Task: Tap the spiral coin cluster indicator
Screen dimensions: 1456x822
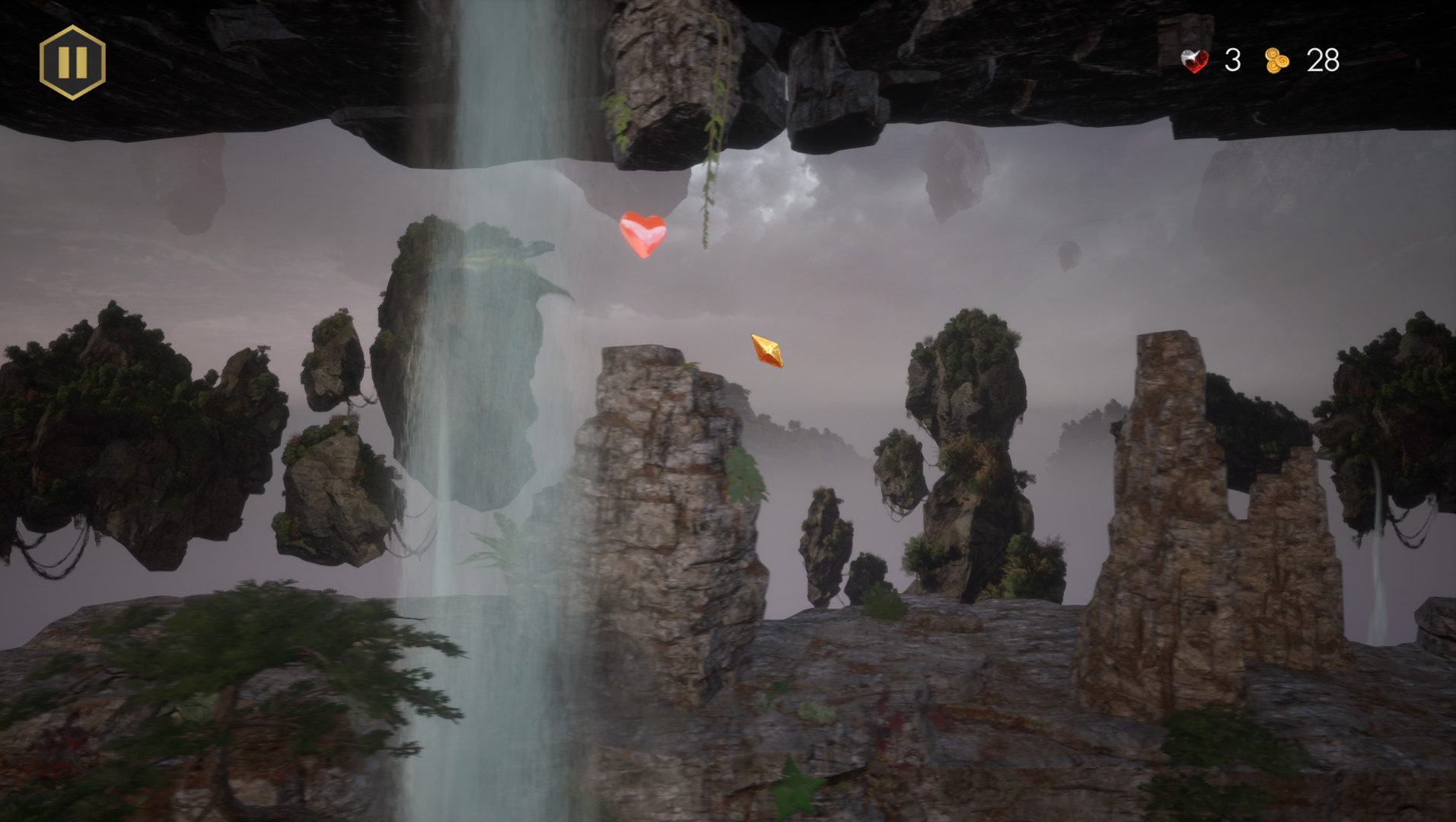Action: tap(1276, 61)
